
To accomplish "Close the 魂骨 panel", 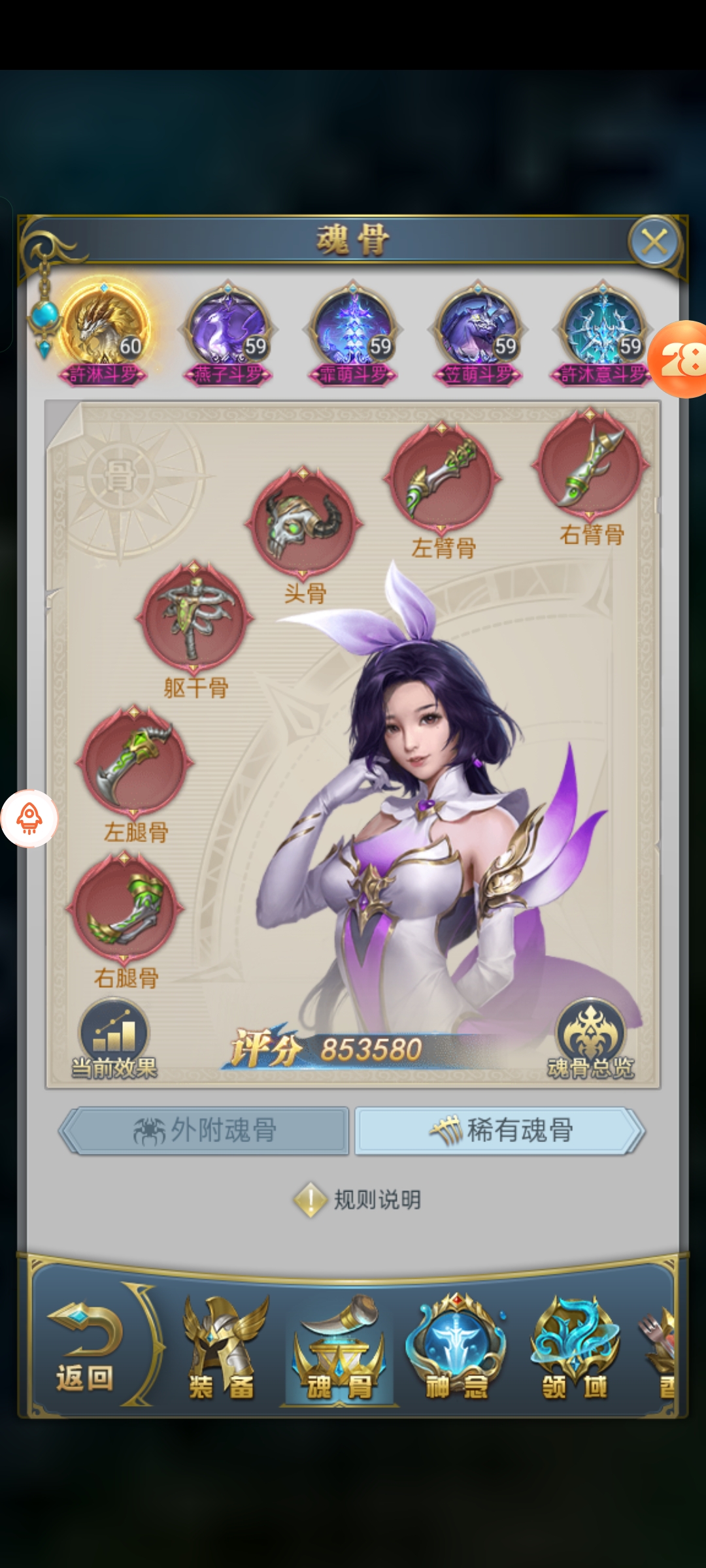I will (654, 242).
